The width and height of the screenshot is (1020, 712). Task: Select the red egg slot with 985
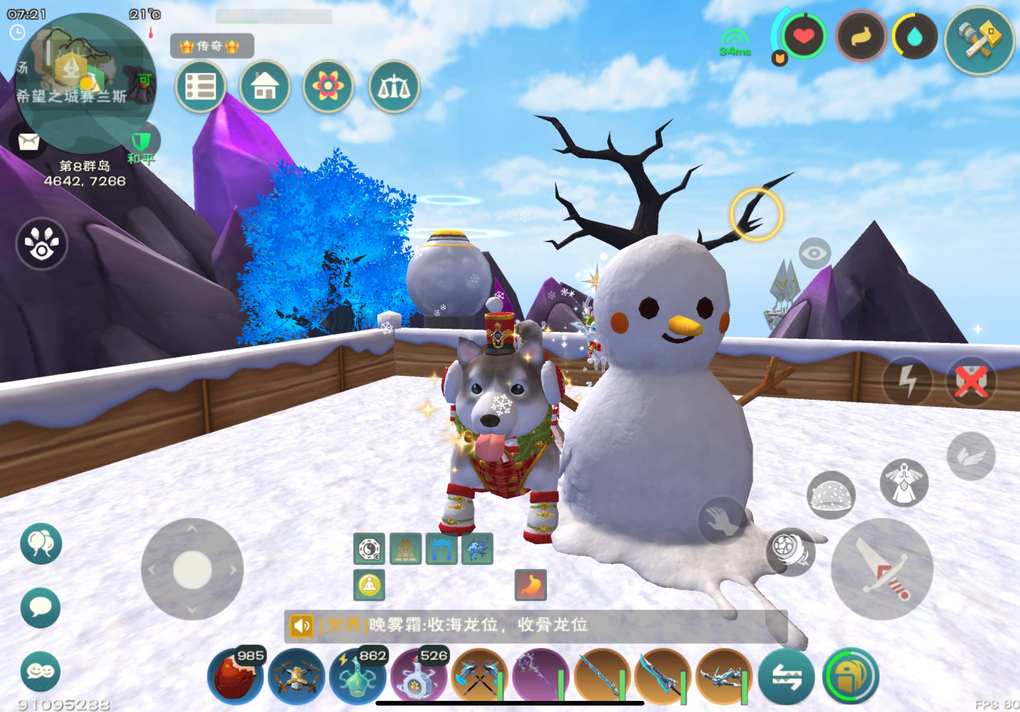click(235, 677)
